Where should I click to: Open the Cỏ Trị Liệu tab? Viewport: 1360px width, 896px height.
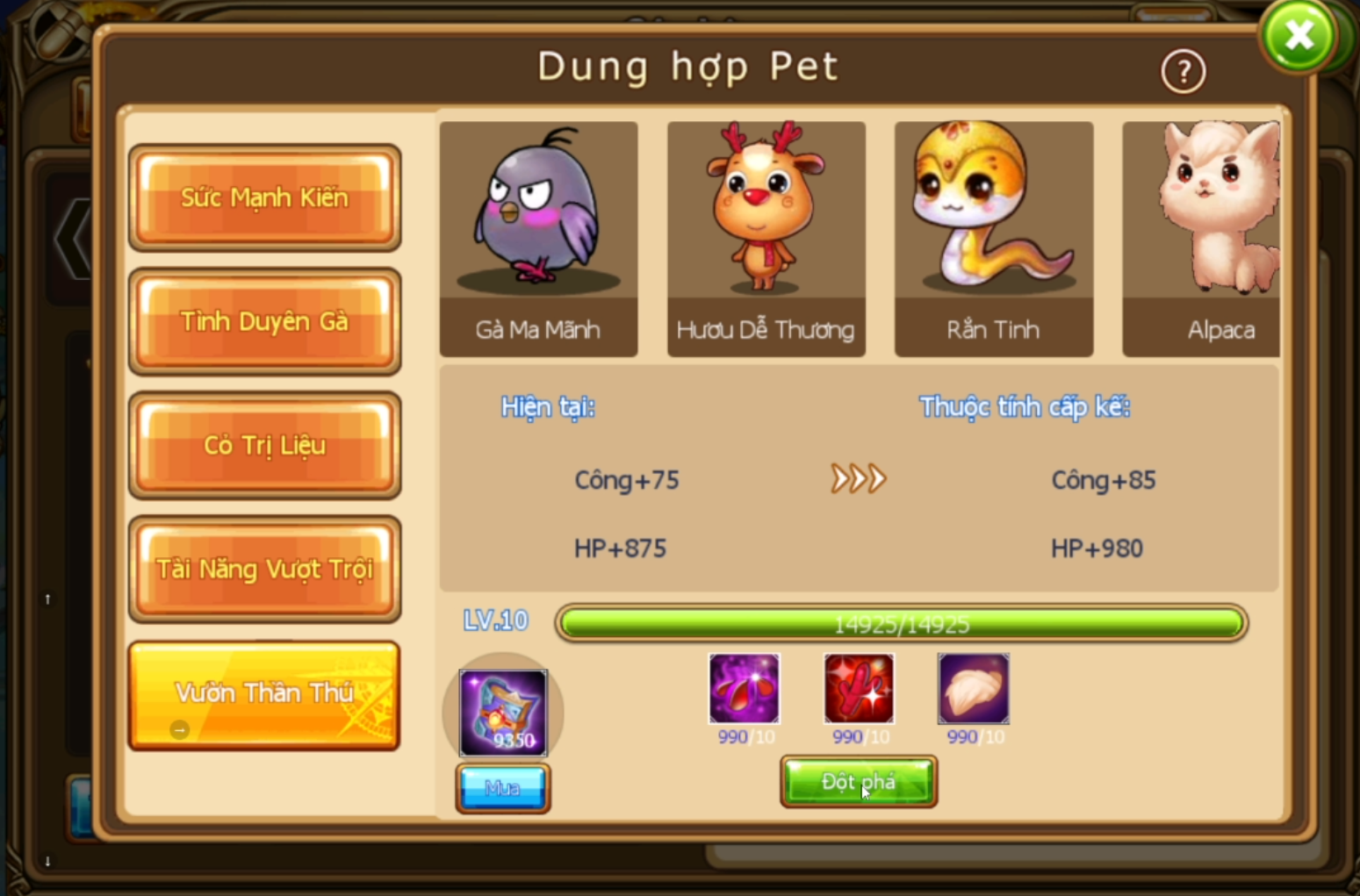pyautogui.click(x=264, y=445)
